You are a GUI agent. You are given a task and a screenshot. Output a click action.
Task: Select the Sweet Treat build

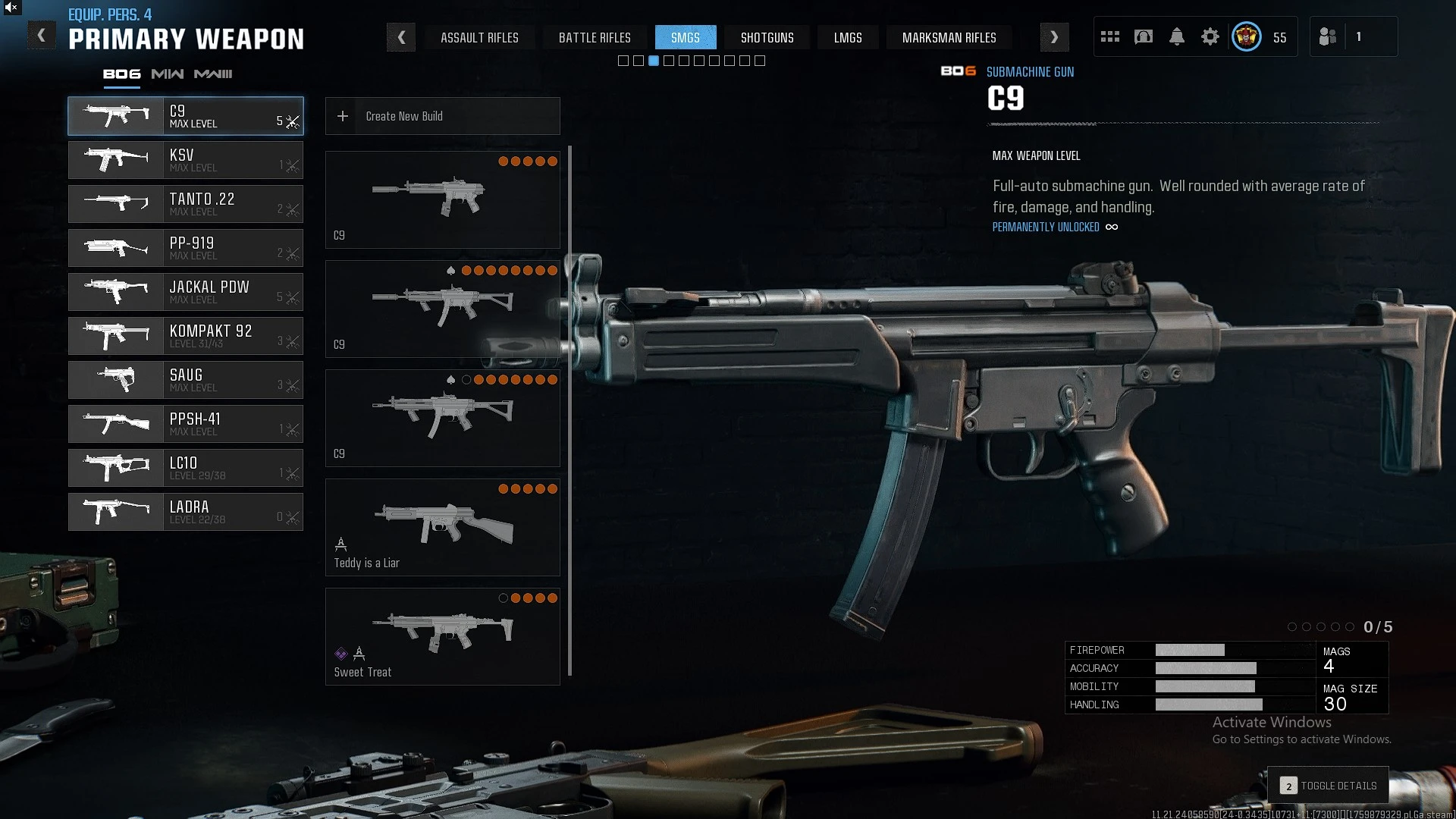pos(443,636)
